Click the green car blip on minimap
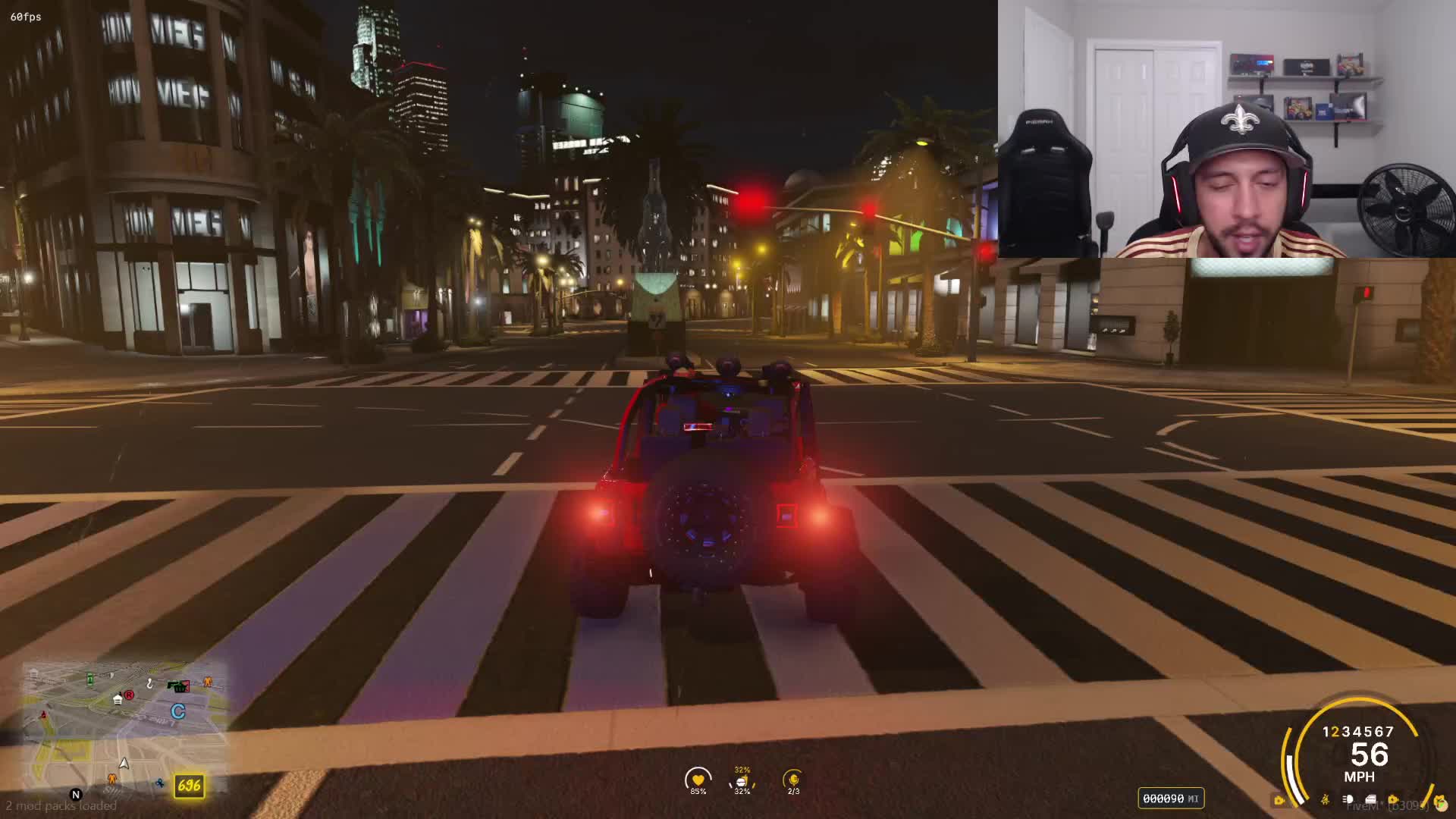Image resolution: width=1456 pixels, height=819 pixels. (90, 679)
